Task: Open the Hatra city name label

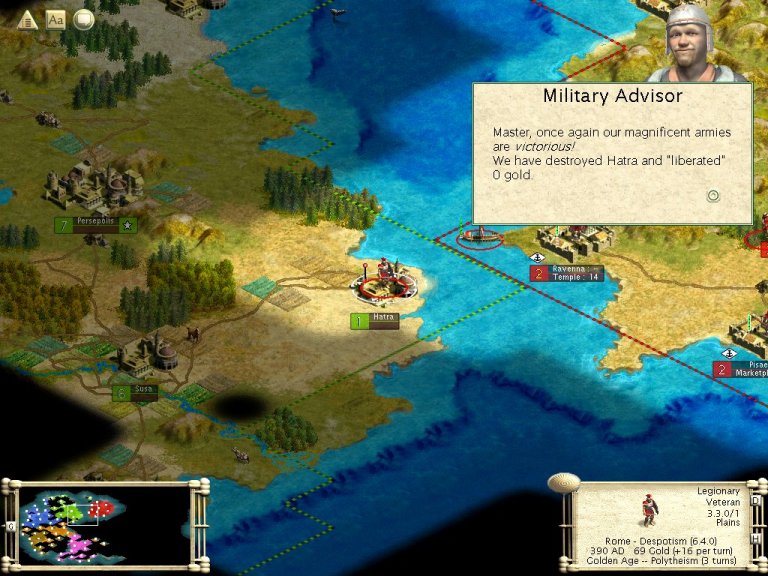Action: [x=383, y=320]
